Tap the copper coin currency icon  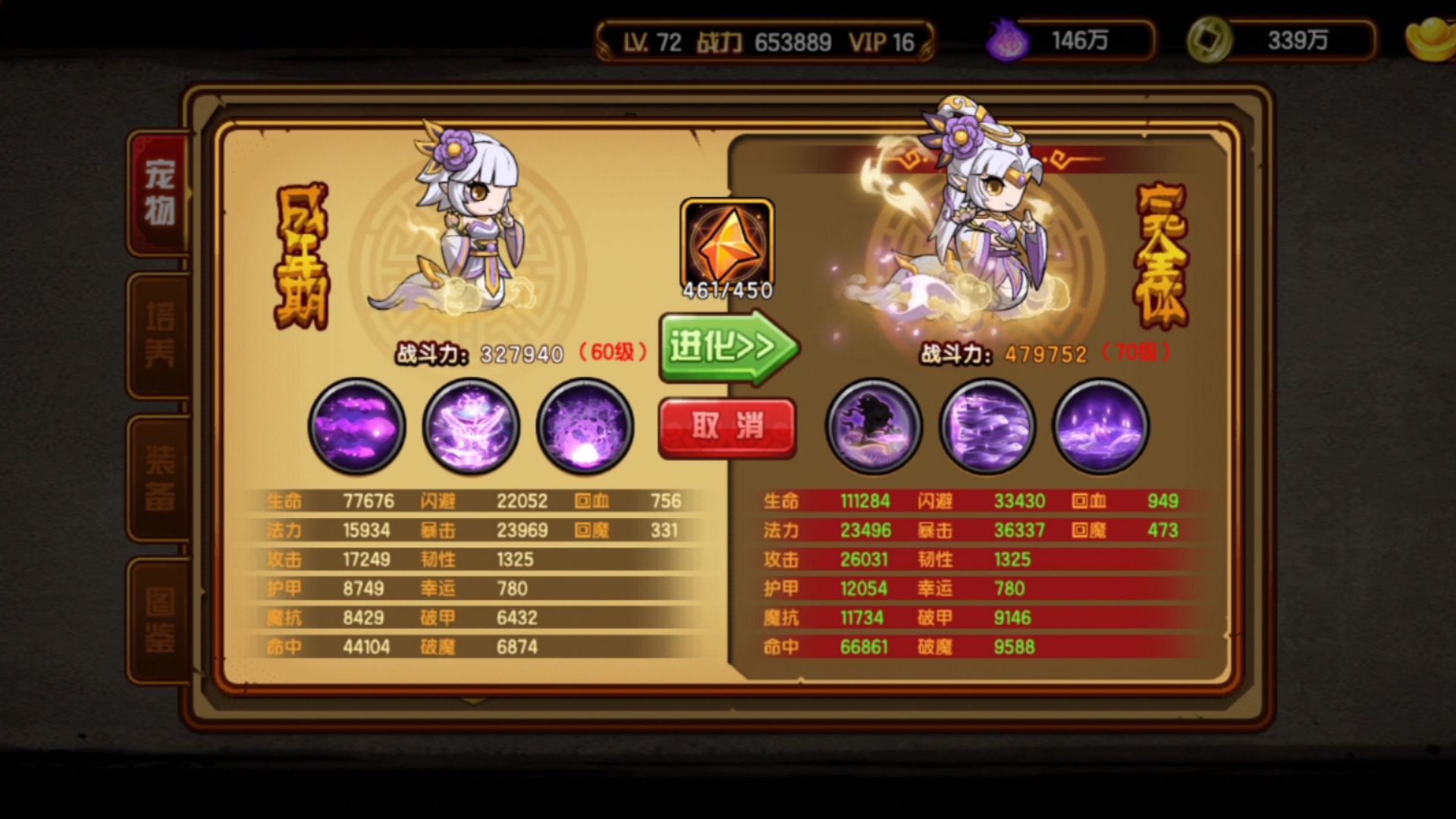(x=1209, y=40)
